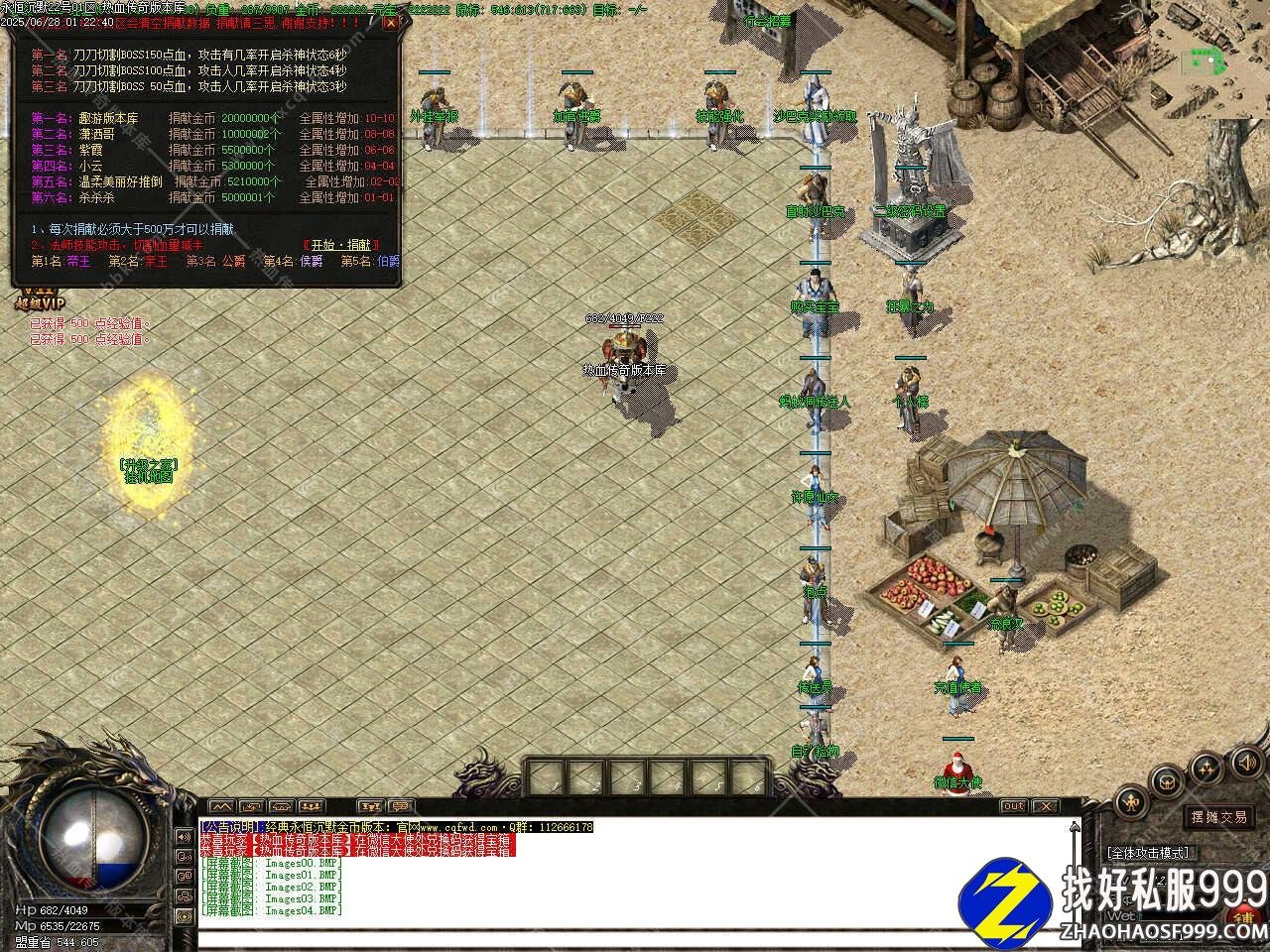
Task: Click the 开始·捐献 start donation link
Action: point(342,245)
